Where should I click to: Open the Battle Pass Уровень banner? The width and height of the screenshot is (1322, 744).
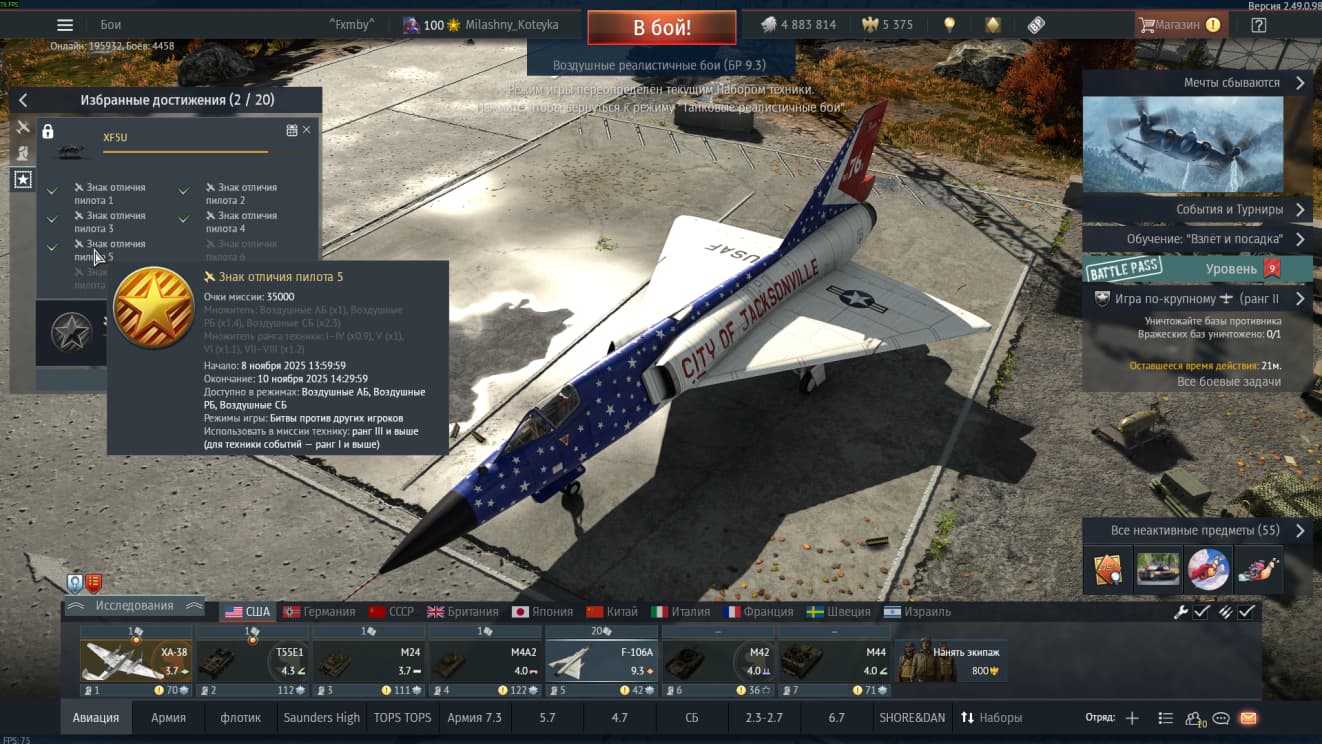[x=1196, y=268]
